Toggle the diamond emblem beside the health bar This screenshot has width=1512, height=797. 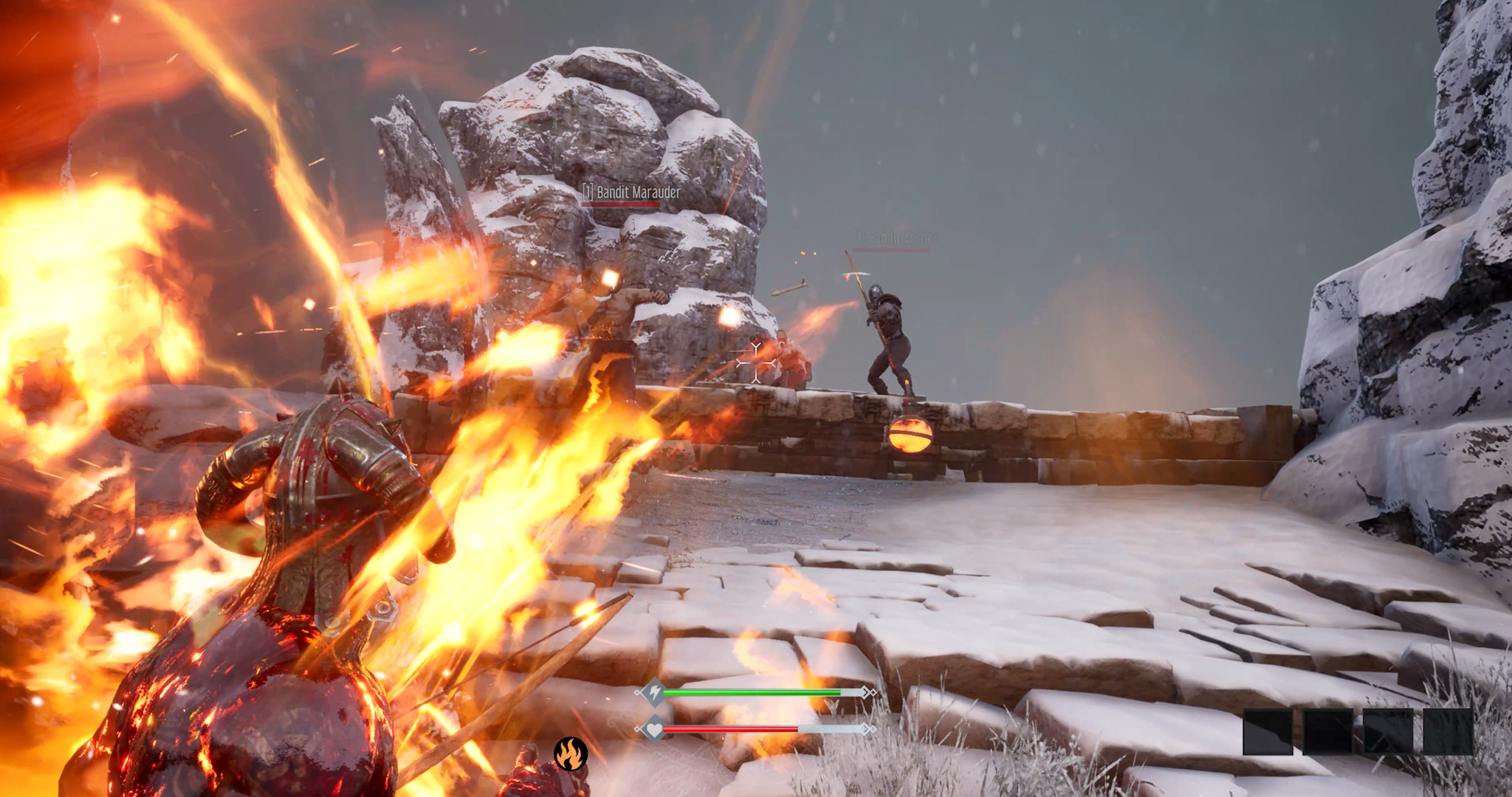click(638, 729)
